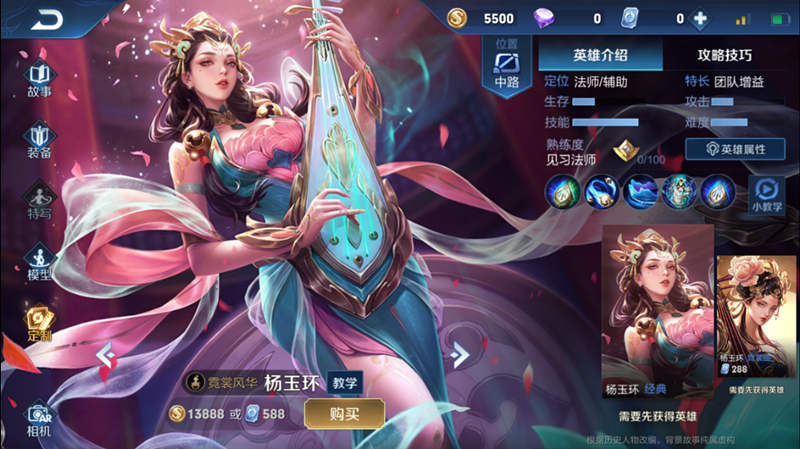Play the 小教学 tutorial video
This screenshot has width=800, height=449.
point(767,192)
